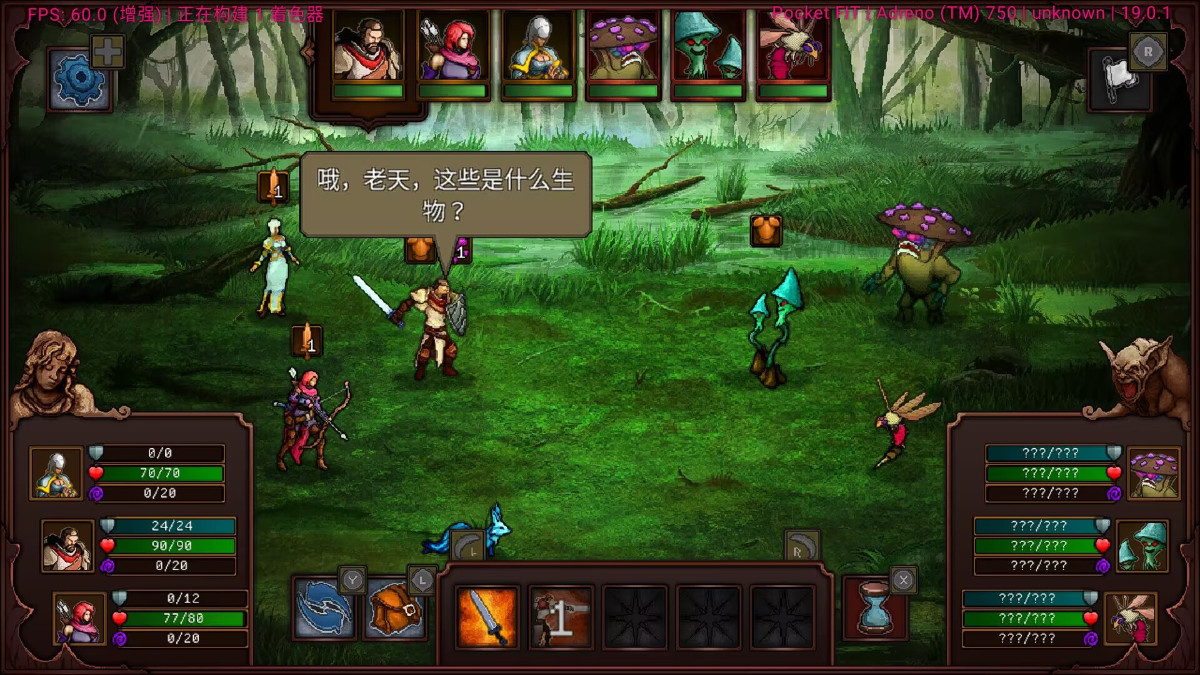The height and width of the screenshot is (675, 1200).
Task: Select the bearded warrior turn-order portrait
Action: [368, 47]
